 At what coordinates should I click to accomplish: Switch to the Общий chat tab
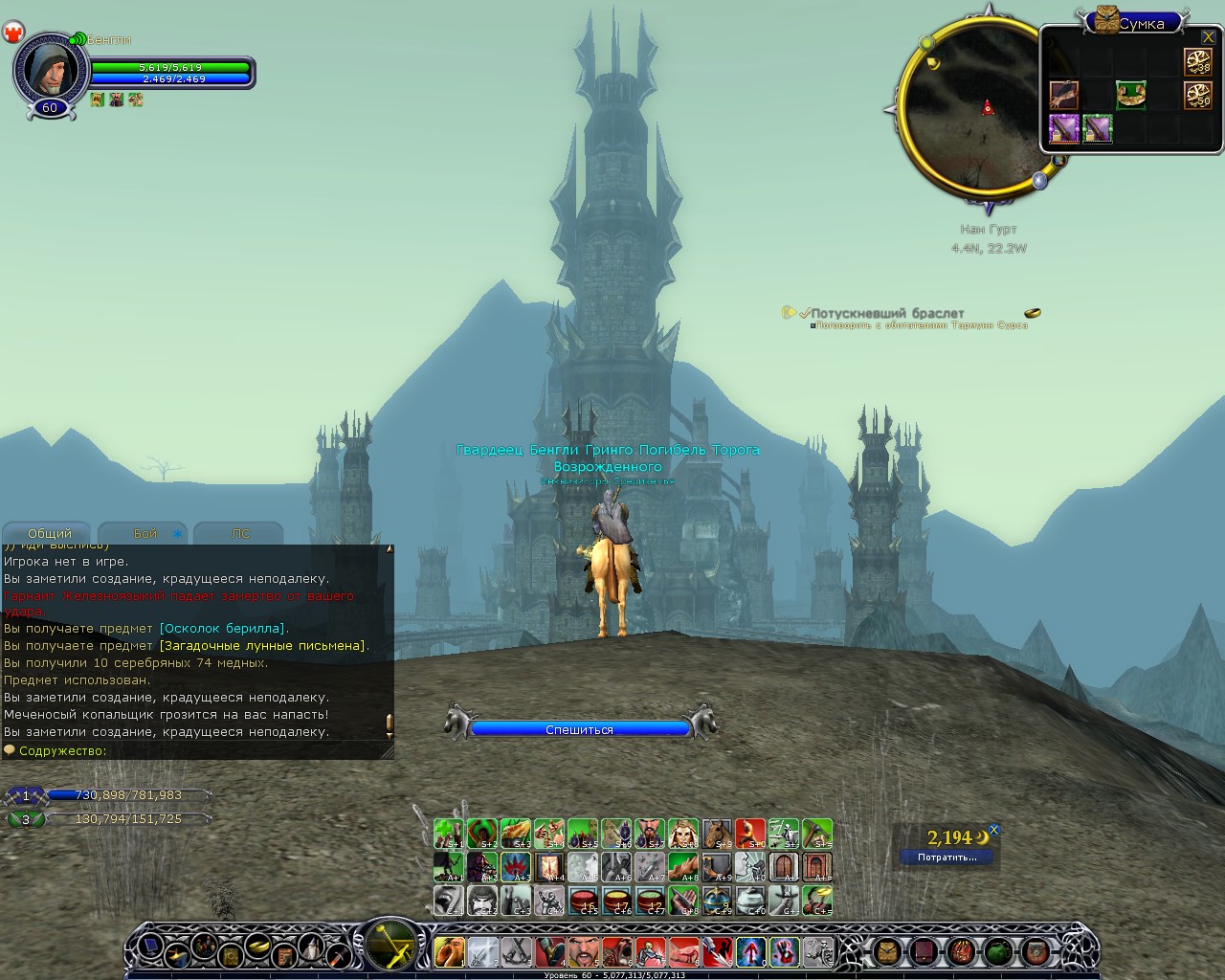(49, 533)
